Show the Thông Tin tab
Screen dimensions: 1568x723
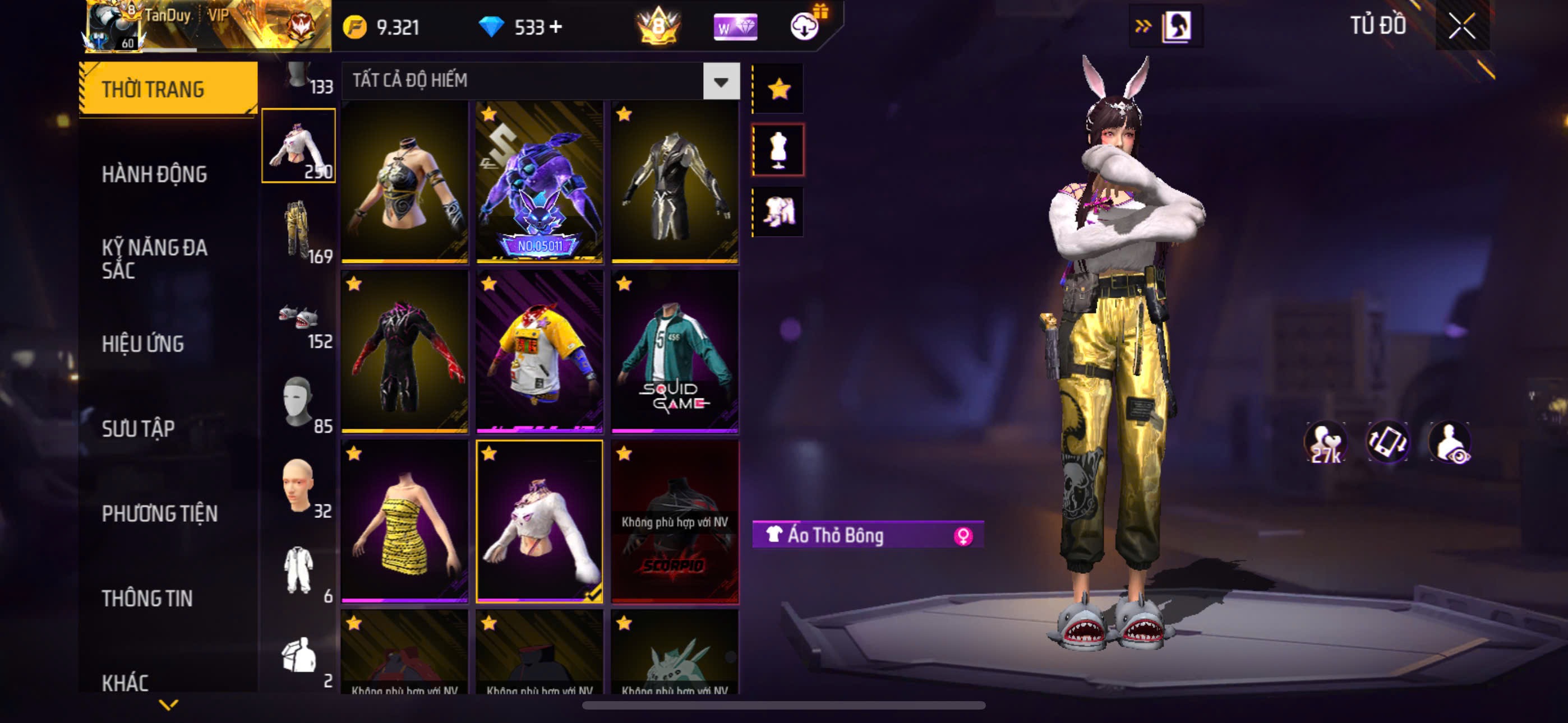click(x=147, y=598)
